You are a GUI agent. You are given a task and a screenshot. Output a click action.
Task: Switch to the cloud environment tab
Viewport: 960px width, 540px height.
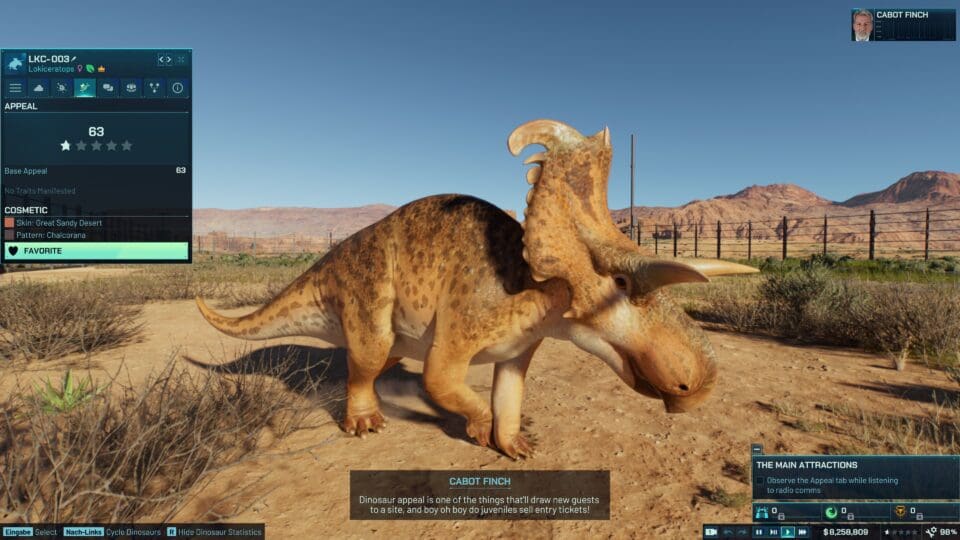point(39,88)
